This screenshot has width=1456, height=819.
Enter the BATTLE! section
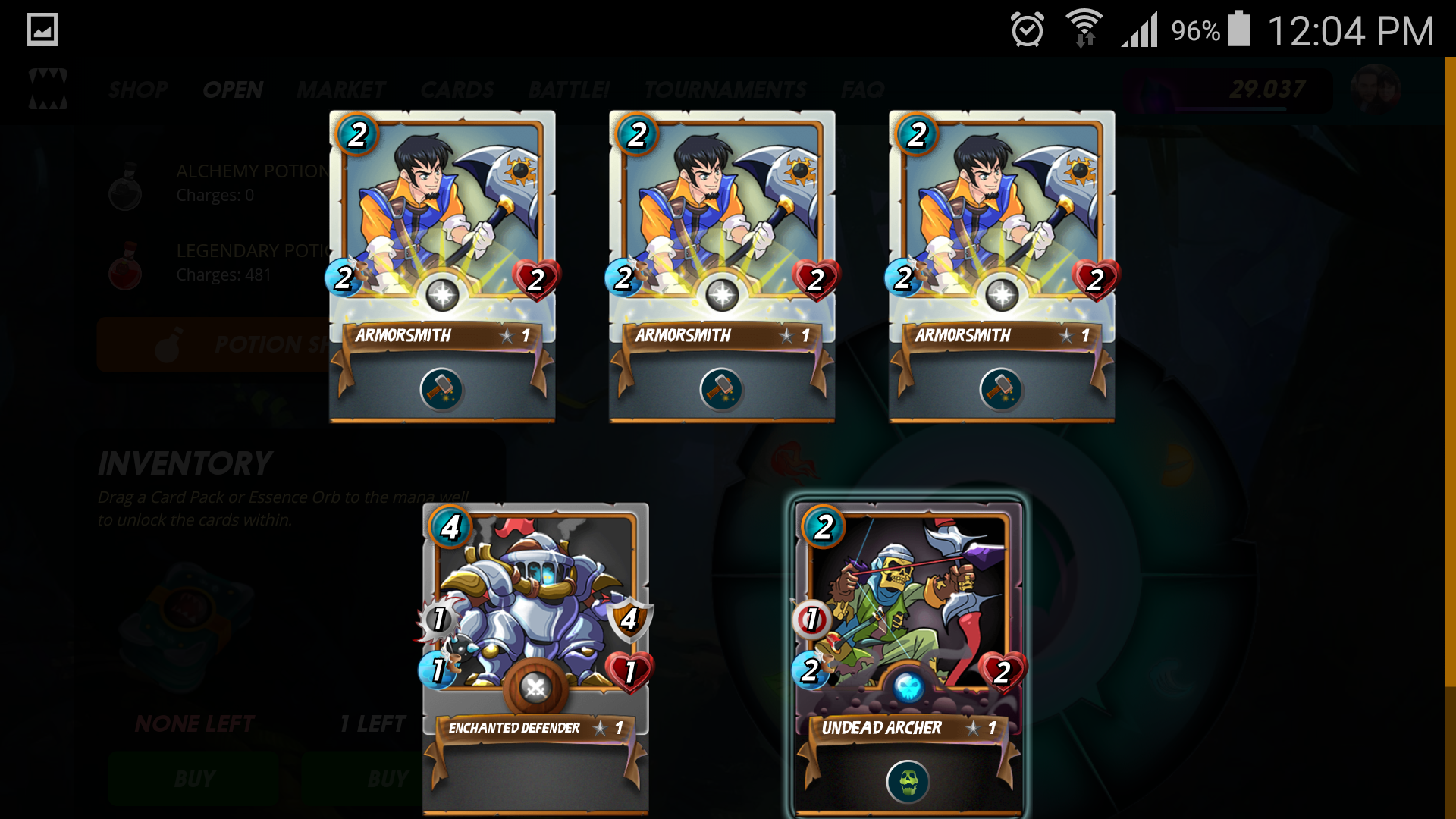coord(569,90)
